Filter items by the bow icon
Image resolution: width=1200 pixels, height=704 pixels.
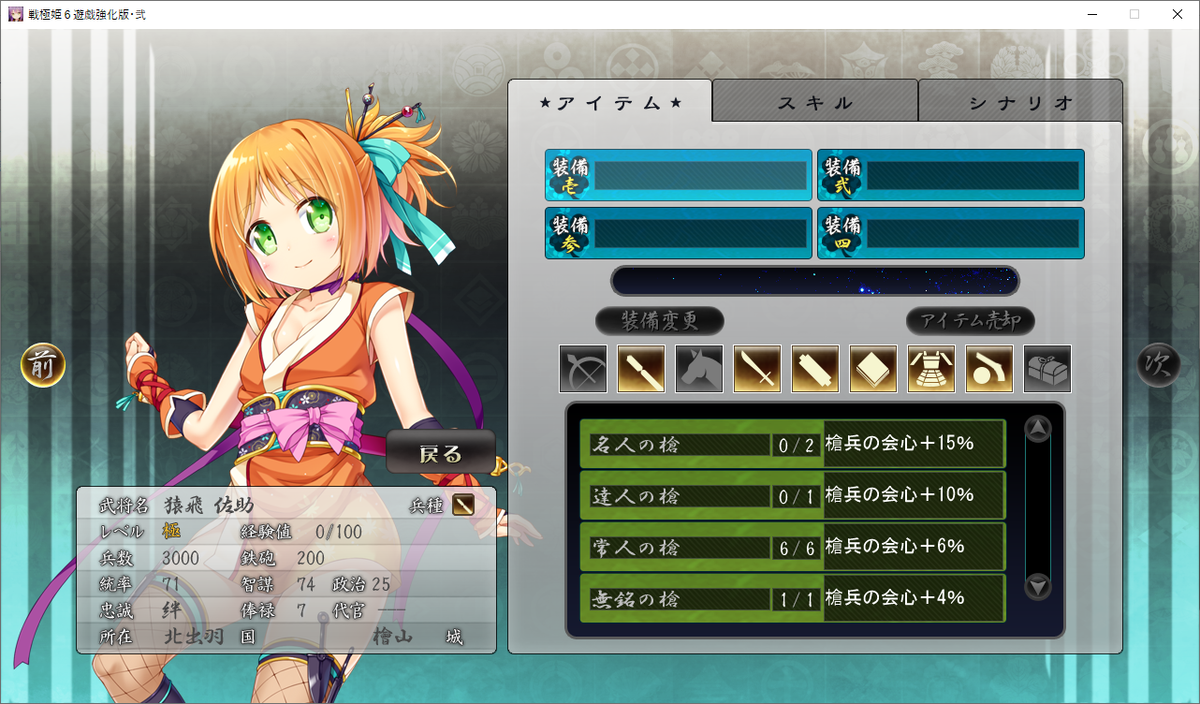pos(583,369)
